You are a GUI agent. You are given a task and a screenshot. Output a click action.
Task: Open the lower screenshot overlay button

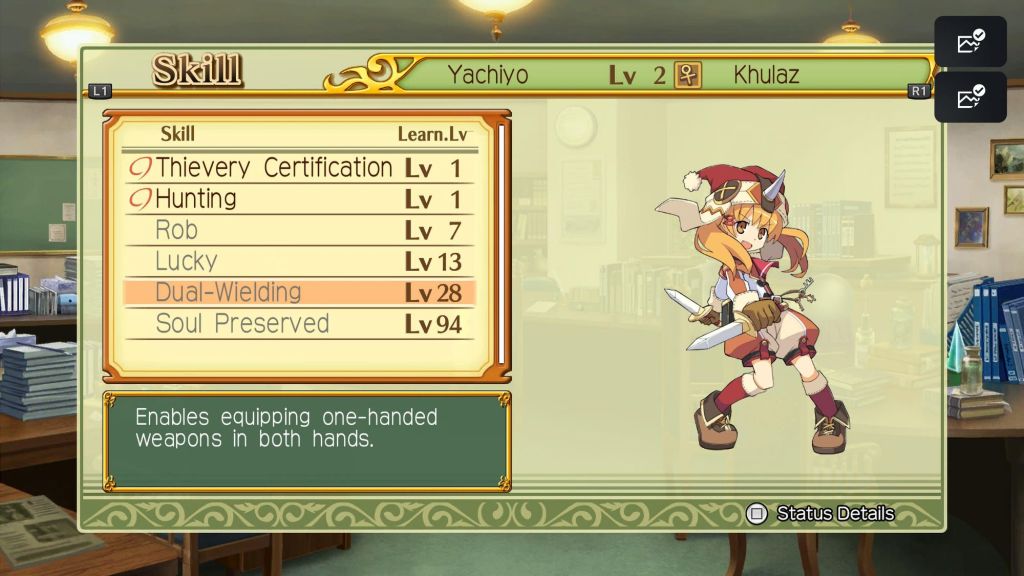970,97
